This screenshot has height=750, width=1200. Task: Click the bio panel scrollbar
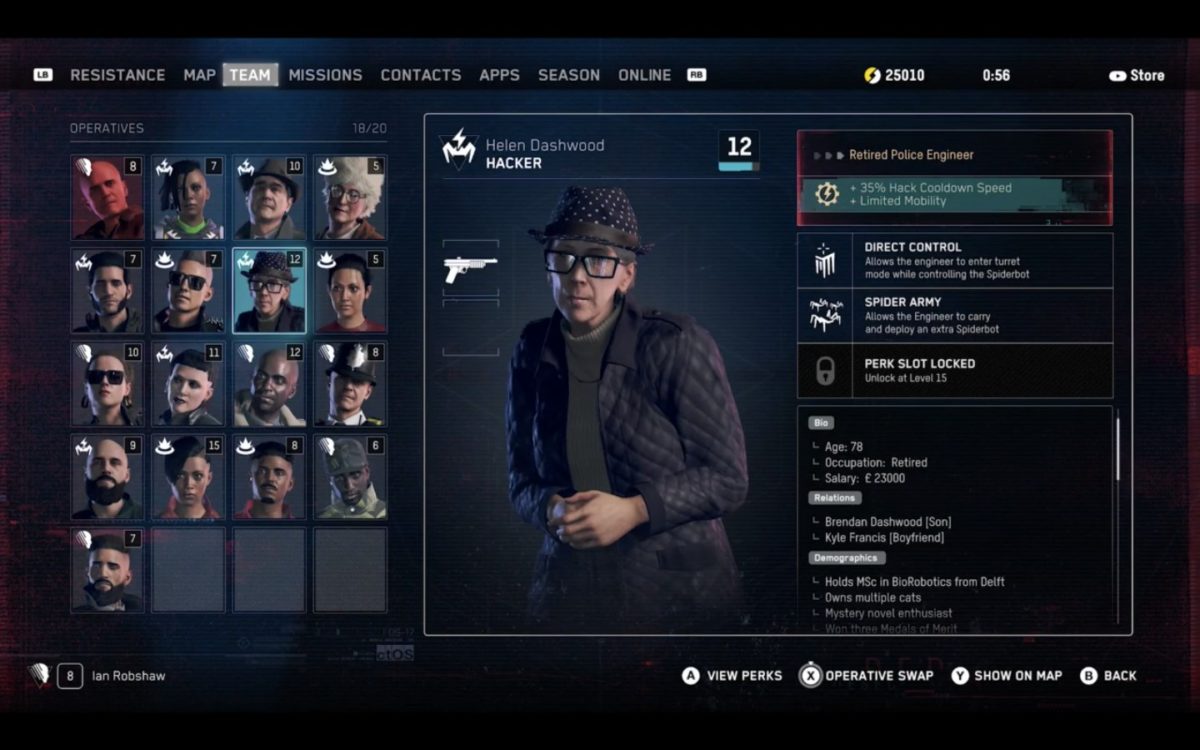(x=1117, y=450)
